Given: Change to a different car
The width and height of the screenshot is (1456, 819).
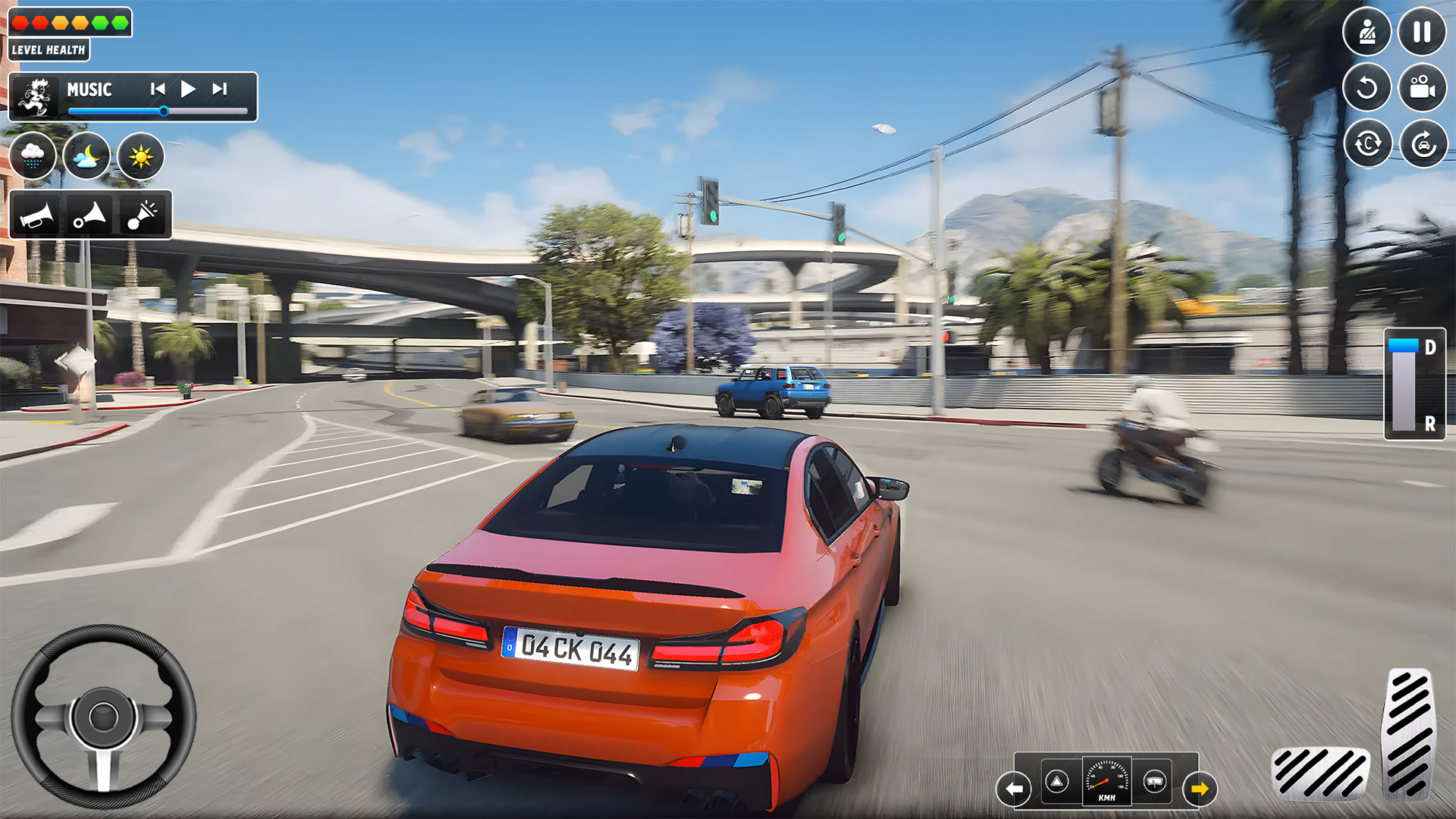Looking at the screenshot, I should click(x=1367, y=143).
